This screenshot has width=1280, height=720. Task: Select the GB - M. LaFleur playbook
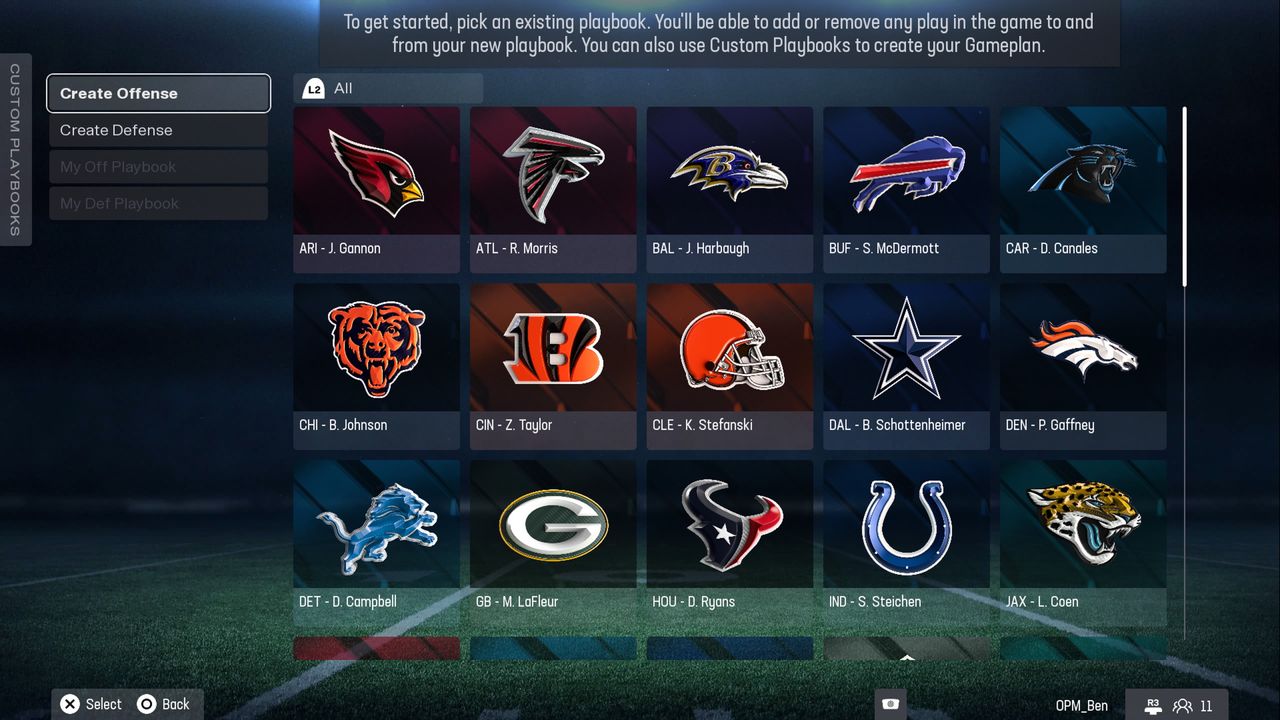point(553,543)
